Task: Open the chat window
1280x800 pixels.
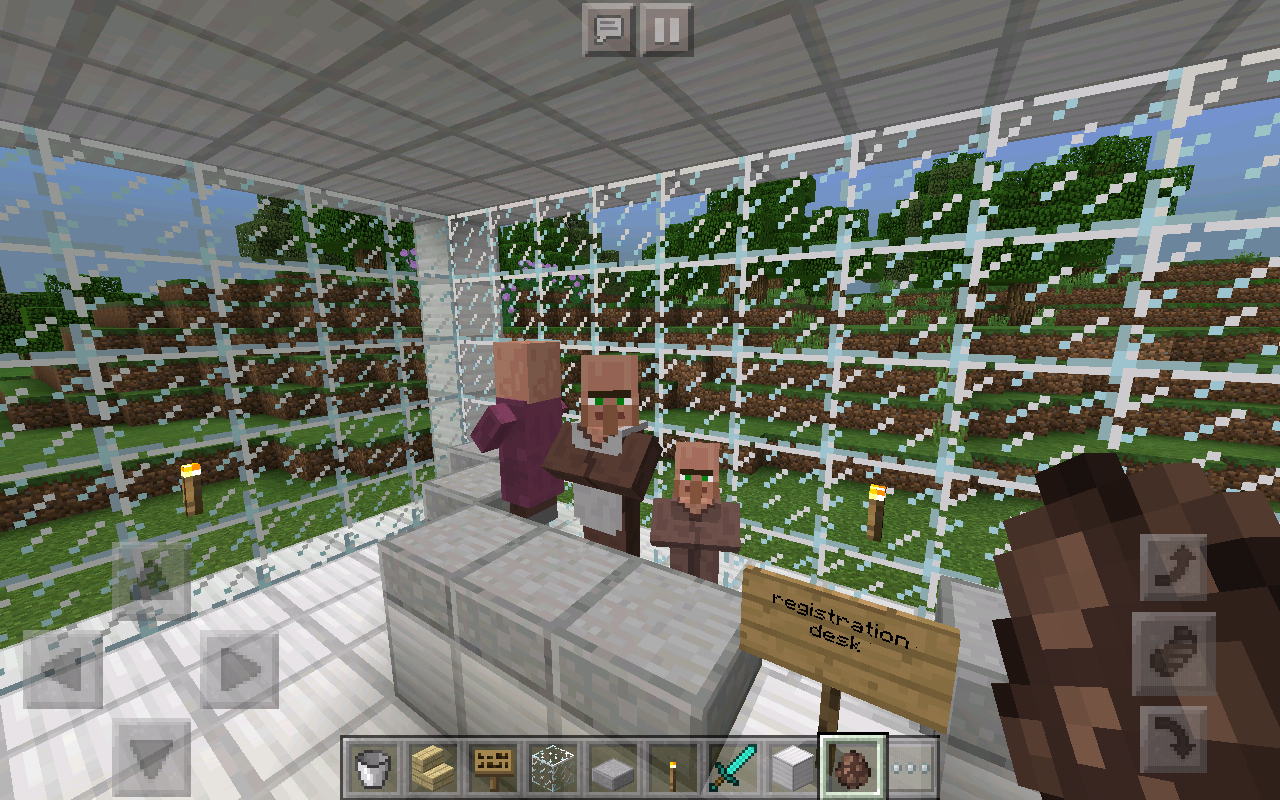Action: (611, 29)
